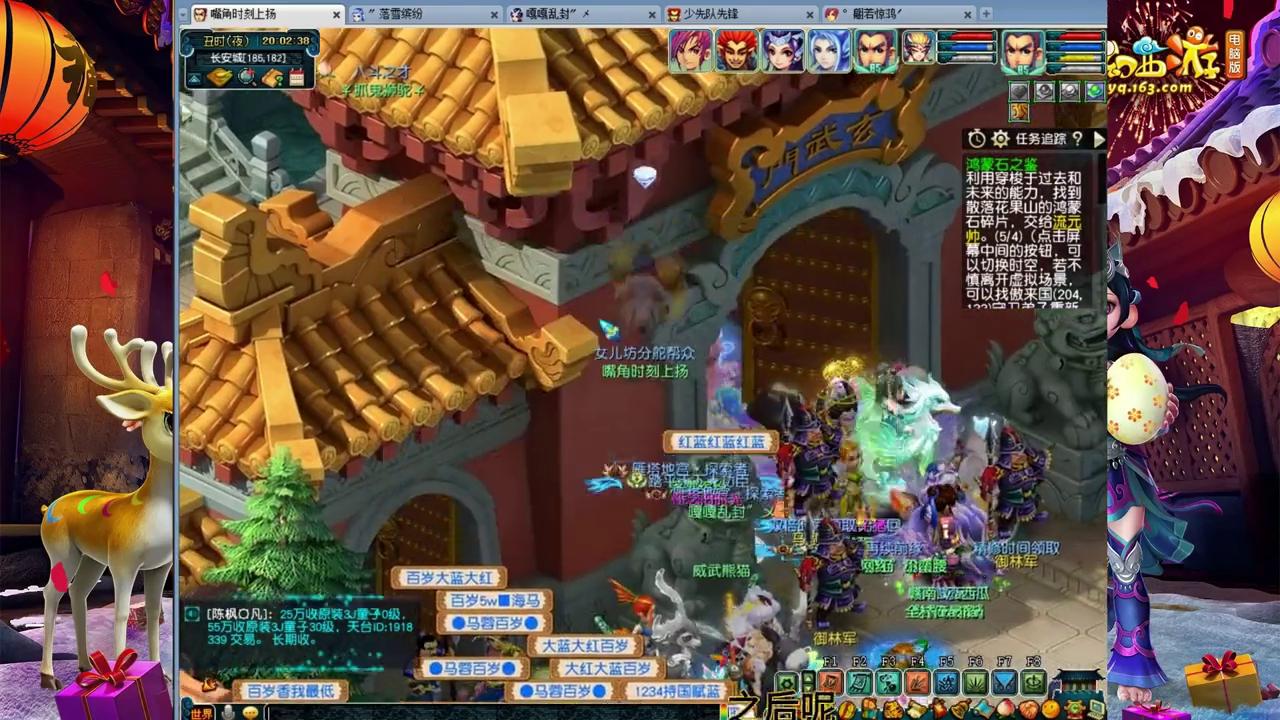The width and height of the screenshot is (1280, 720).
Task: Select the F1 skill shortcut icon
Action: pos(831,682)
